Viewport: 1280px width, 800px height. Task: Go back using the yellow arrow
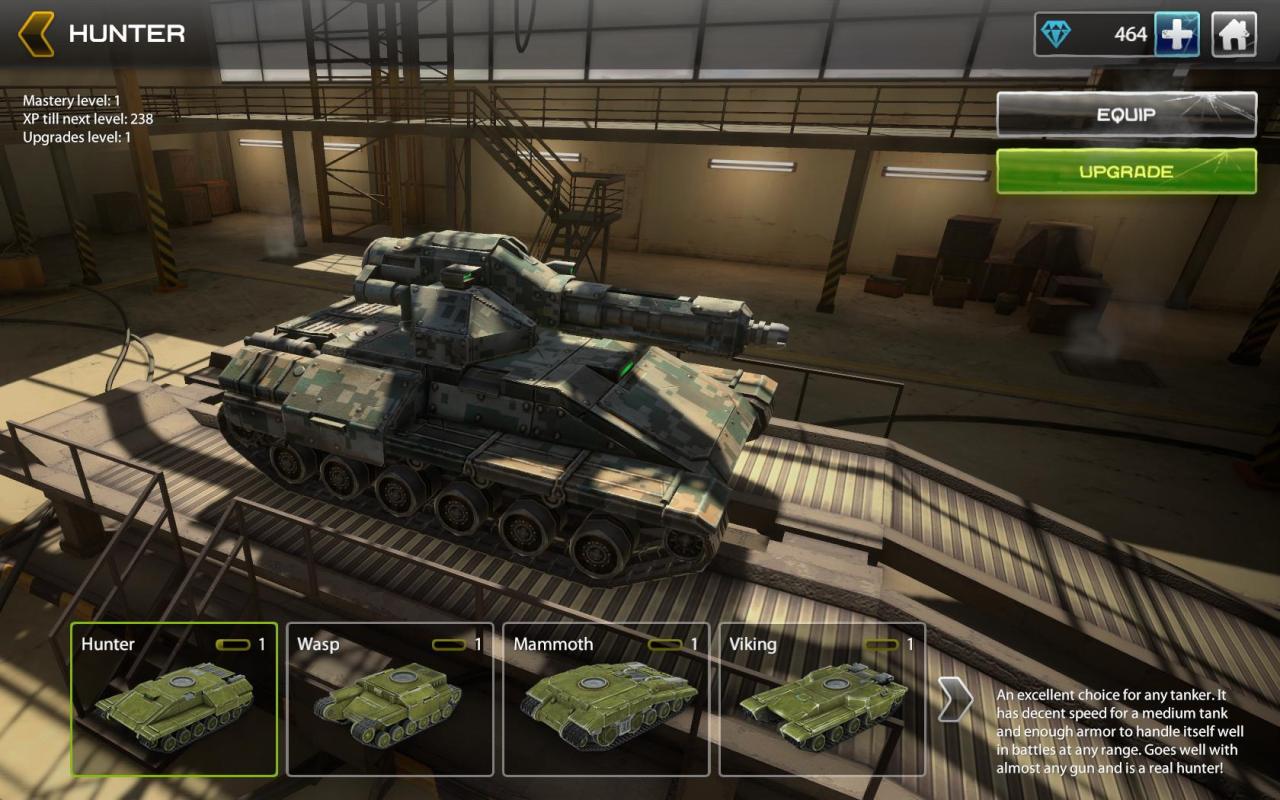(36, 34)
